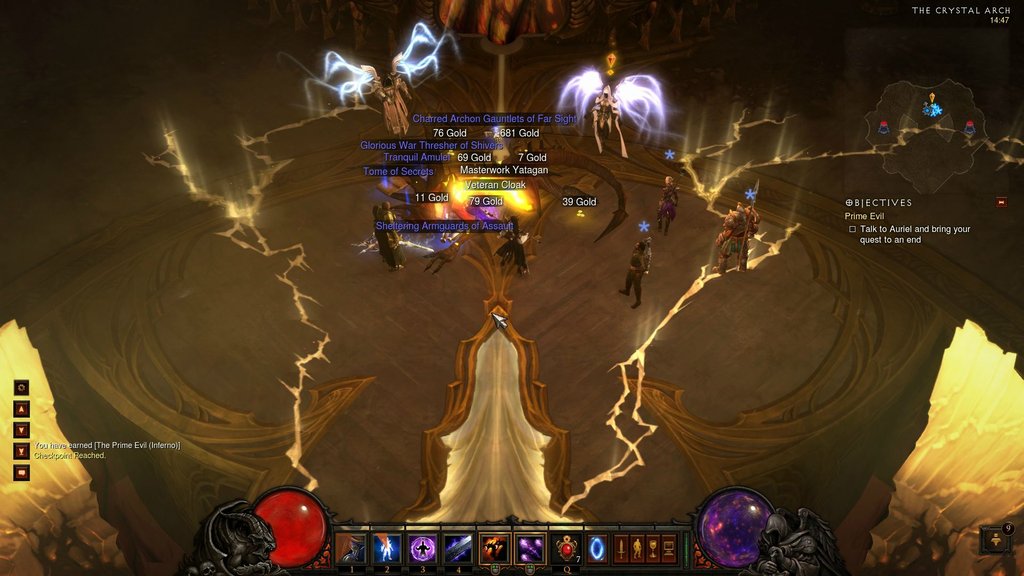
Task: Activate the hooded figure skill in slot 1
Action: (350, 549)
